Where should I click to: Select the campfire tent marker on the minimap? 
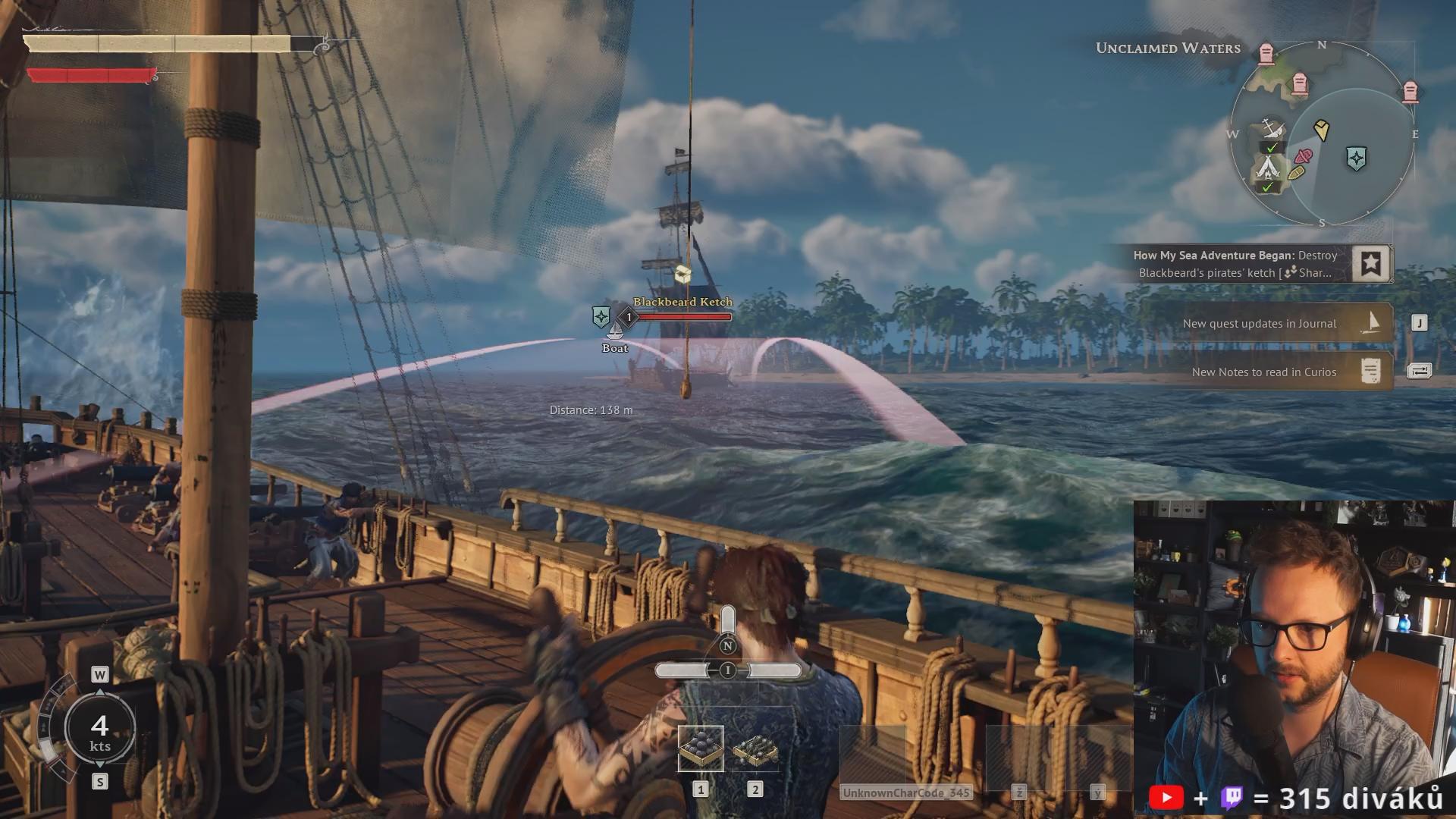tap(1267, 166)
